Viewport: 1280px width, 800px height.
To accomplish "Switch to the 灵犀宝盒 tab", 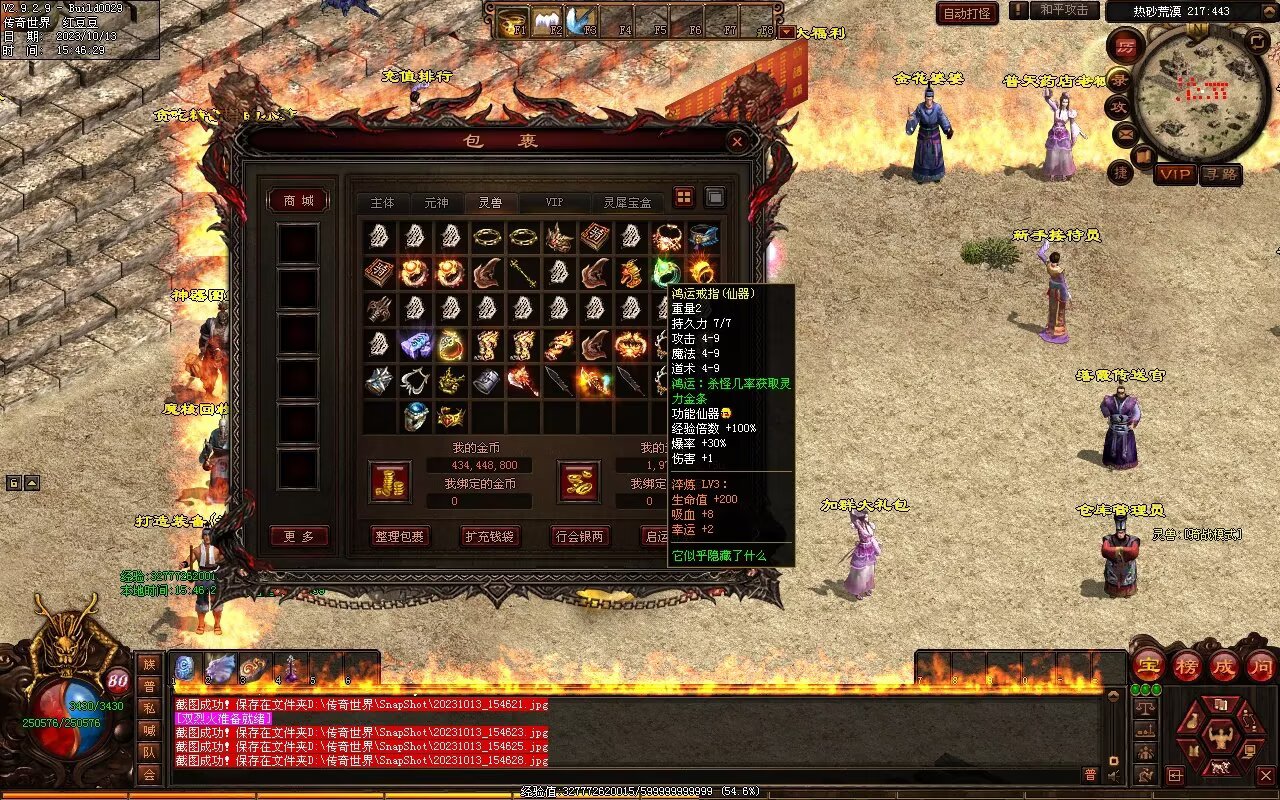I will (627, 203).
